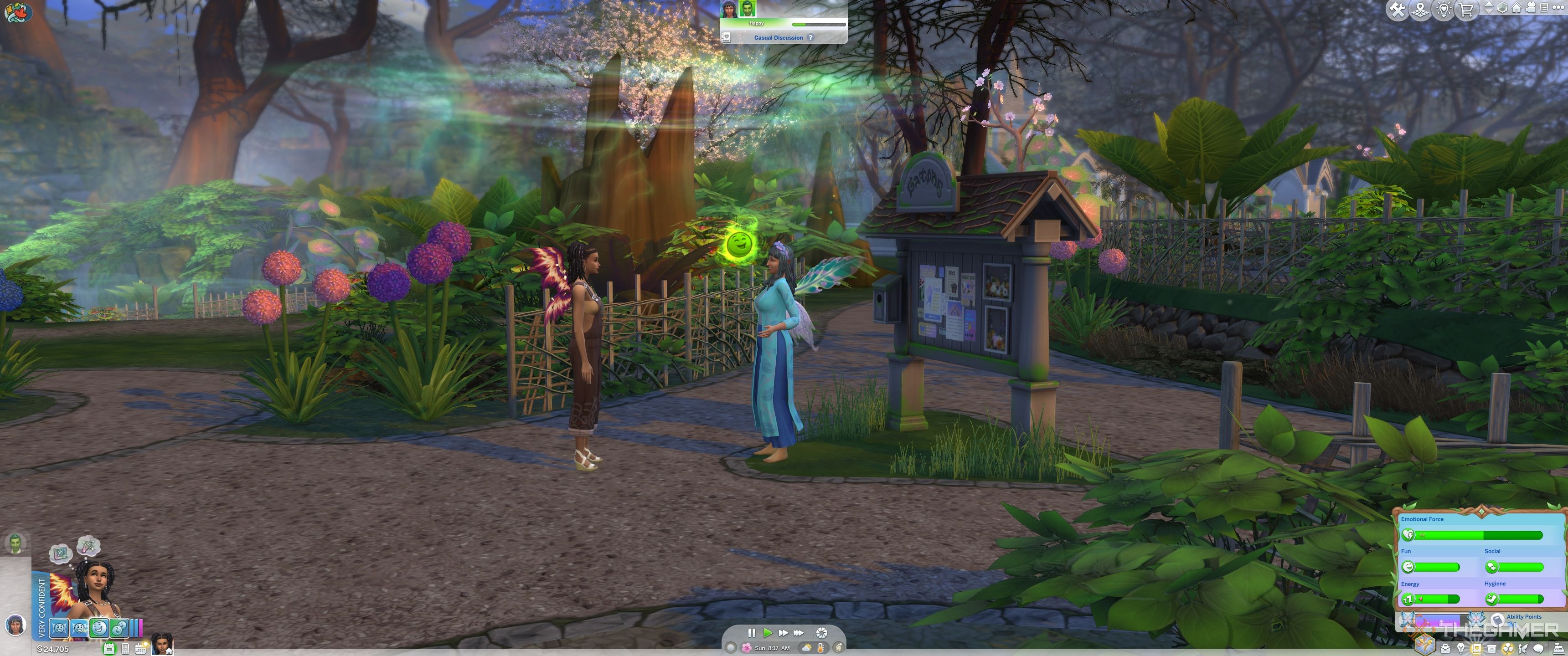Open the heart lightbulb icon in top bar
1568x656 pixels.
tap(1443, 9)
